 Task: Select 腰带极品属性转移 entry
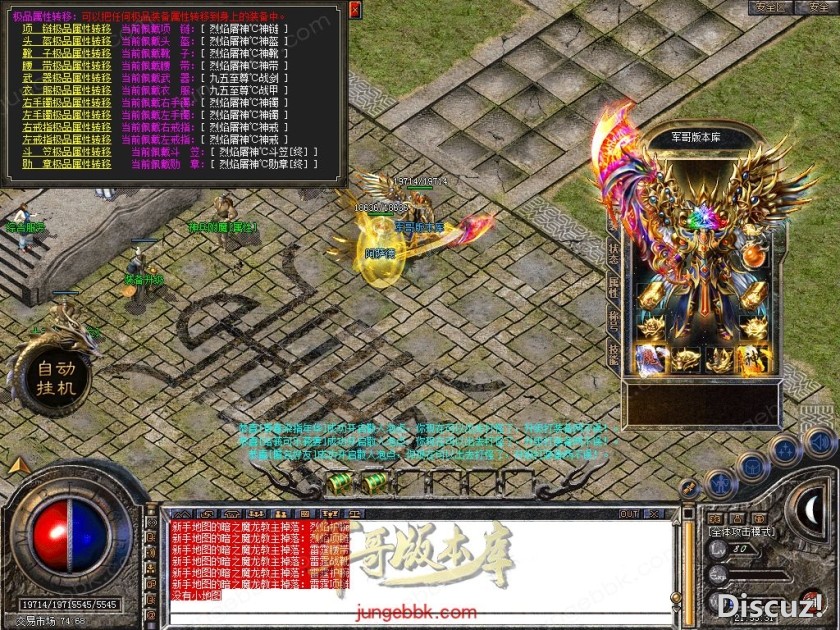pos(67,66)
